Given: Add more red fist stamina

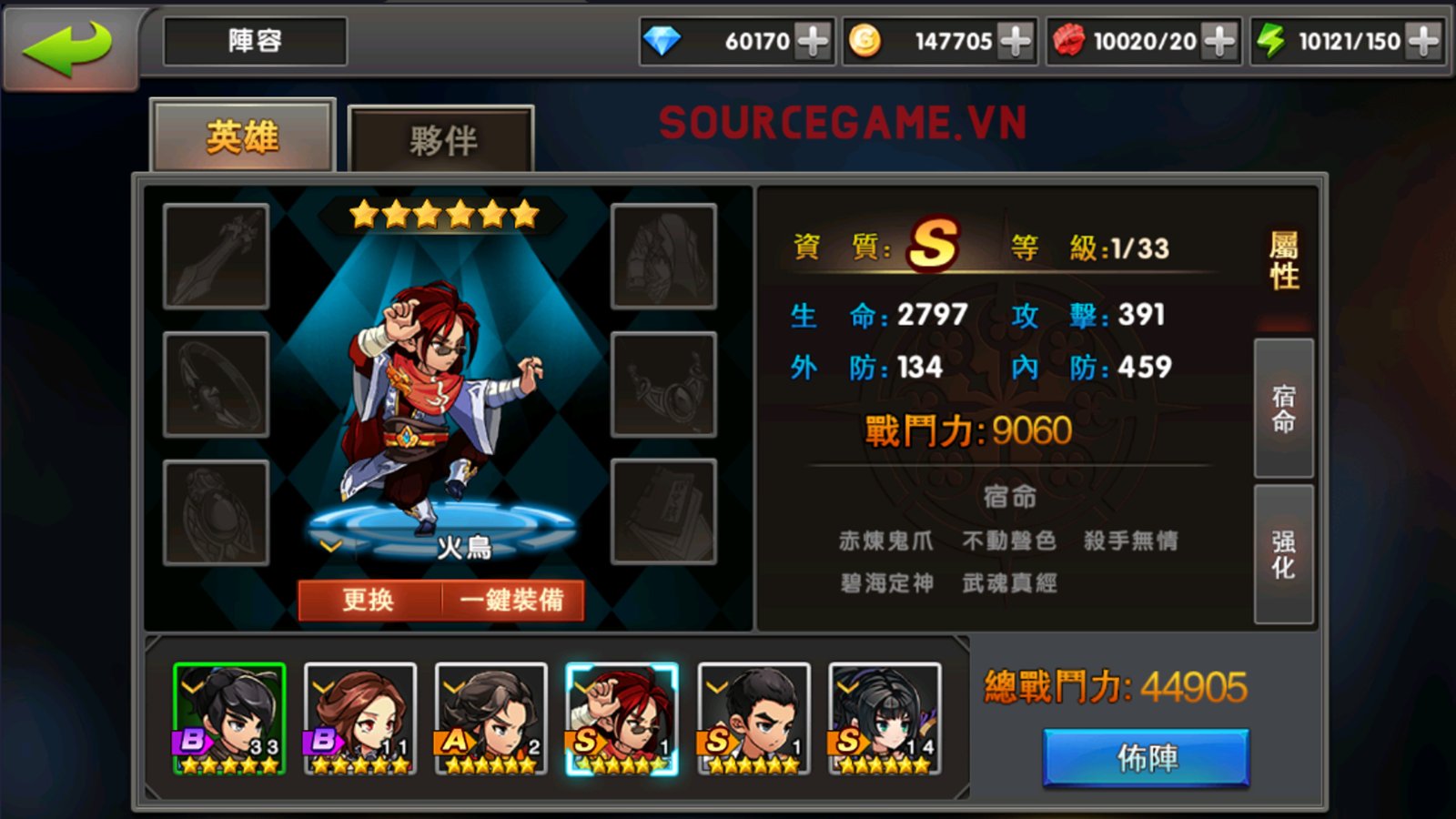Looking at the screenshot, I should 1218,41.
